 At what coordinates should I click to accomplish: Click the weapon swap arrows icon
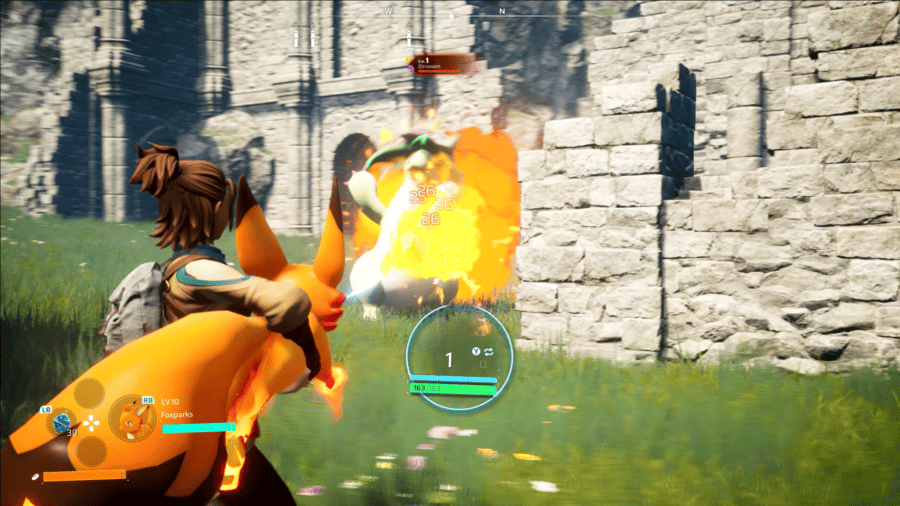(x=492, y=351)
